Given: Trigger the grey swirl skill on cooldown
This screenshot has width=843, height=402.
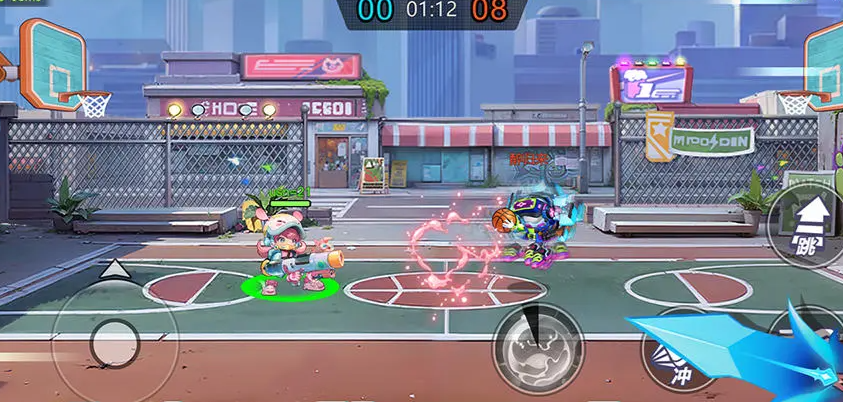Looking at the screenshot, I should pos(538,348).
